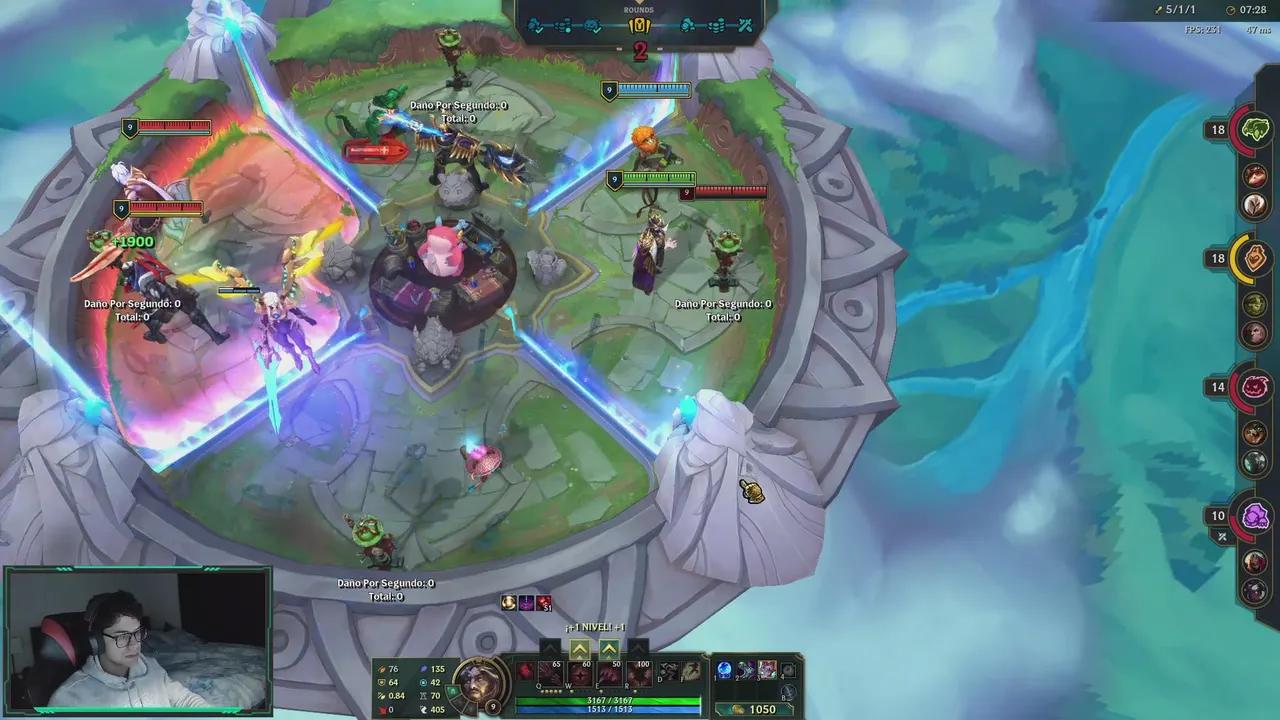This screenshot has width=1280, height=720.
Task: Level up E using the yellow chevron
Action: [x=608, y=648]
